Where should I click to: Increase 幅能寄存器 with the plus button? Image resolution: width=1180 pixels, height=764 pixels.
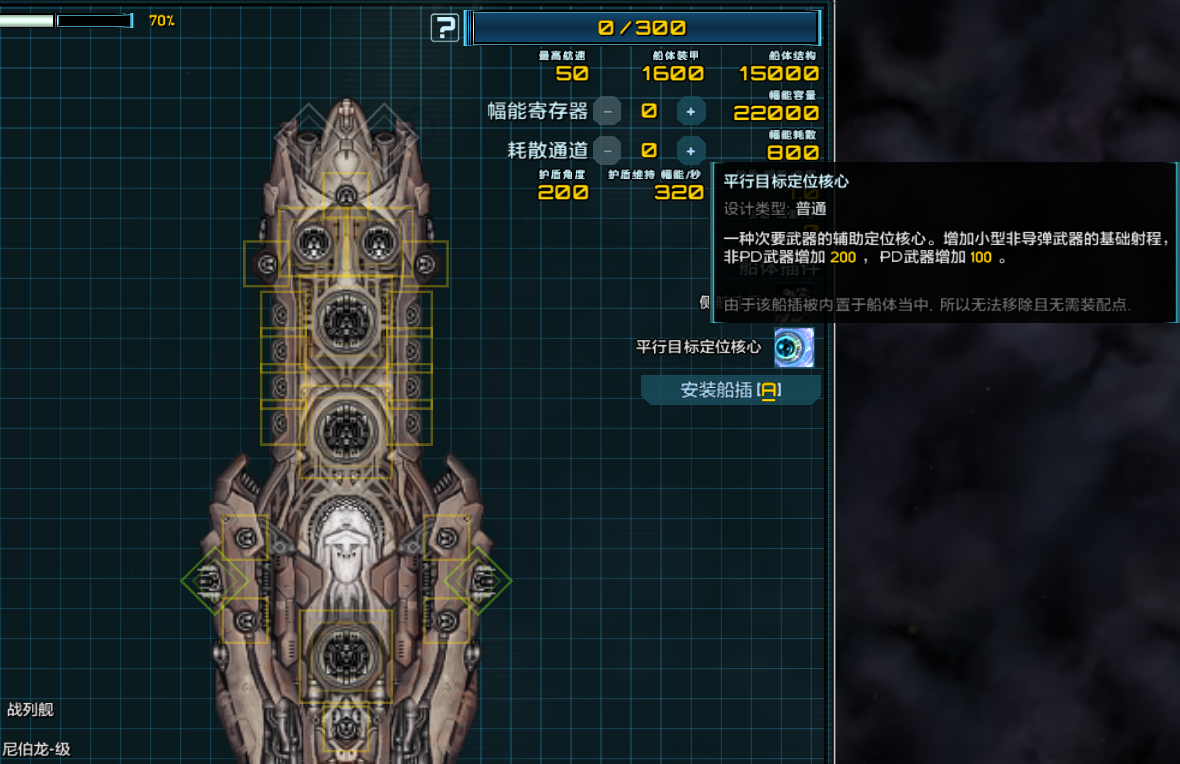point(690,111)
